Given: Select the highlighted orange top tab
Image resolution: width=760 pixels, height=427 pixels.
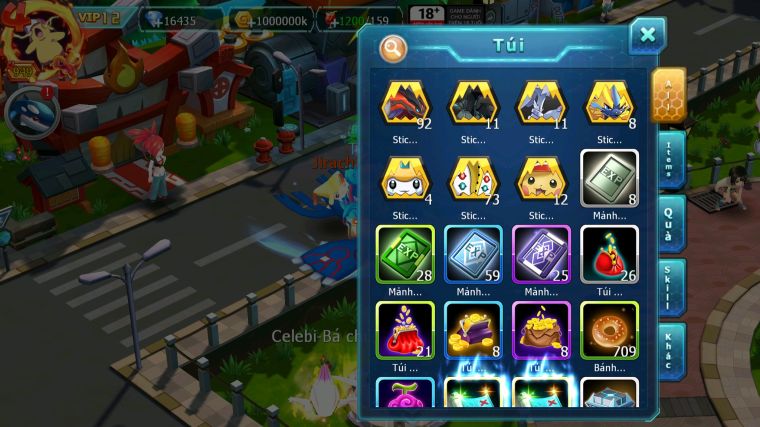Looking at the screenshot, I should coord(668,94).
